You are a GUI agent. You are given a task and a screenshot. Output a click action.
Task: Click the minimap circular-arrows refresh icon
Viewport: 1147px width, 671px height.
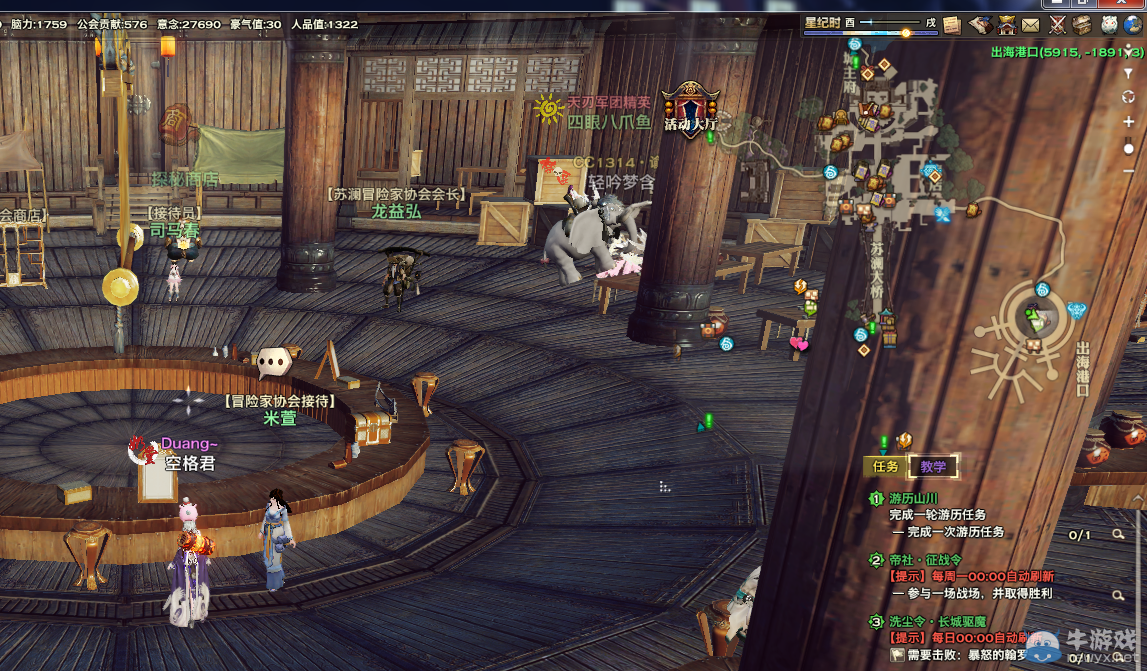point(1129,97)
